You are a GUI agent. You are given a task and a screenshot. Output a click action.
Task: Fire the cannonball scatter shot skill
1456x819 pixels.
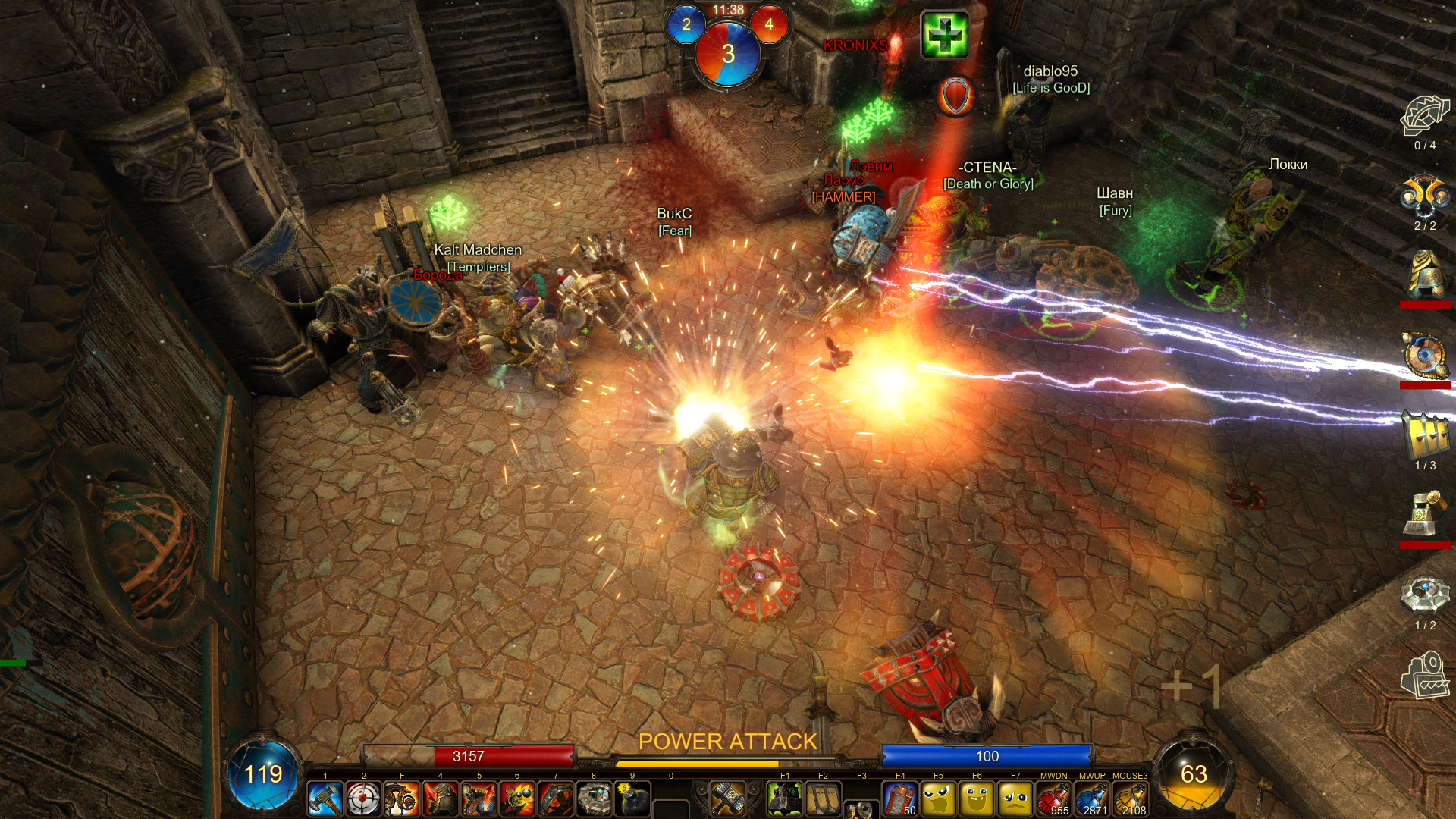tap(517, 799)
